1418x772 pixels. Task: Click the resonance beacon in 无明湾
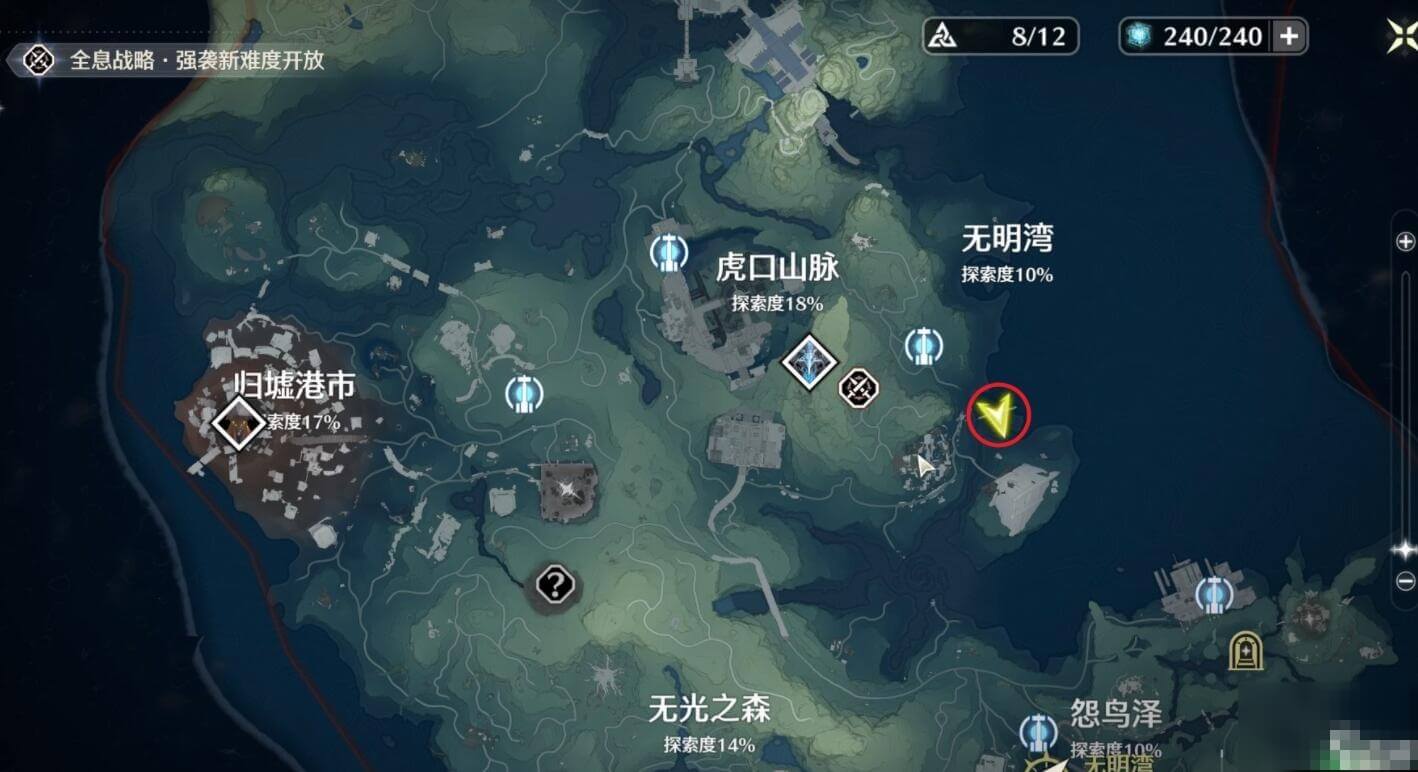(924, 346)
